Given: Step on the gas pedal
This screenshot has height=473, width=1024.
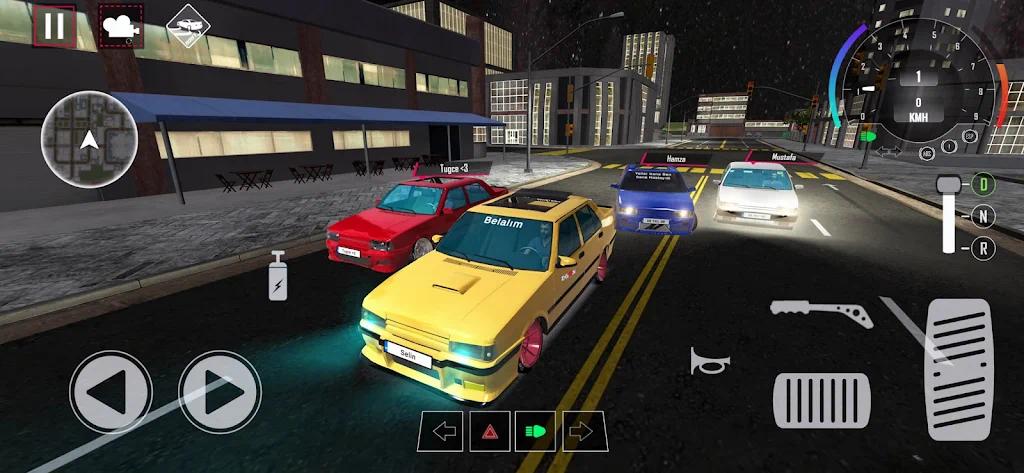Looking at the screenshot, I should 958,369.
